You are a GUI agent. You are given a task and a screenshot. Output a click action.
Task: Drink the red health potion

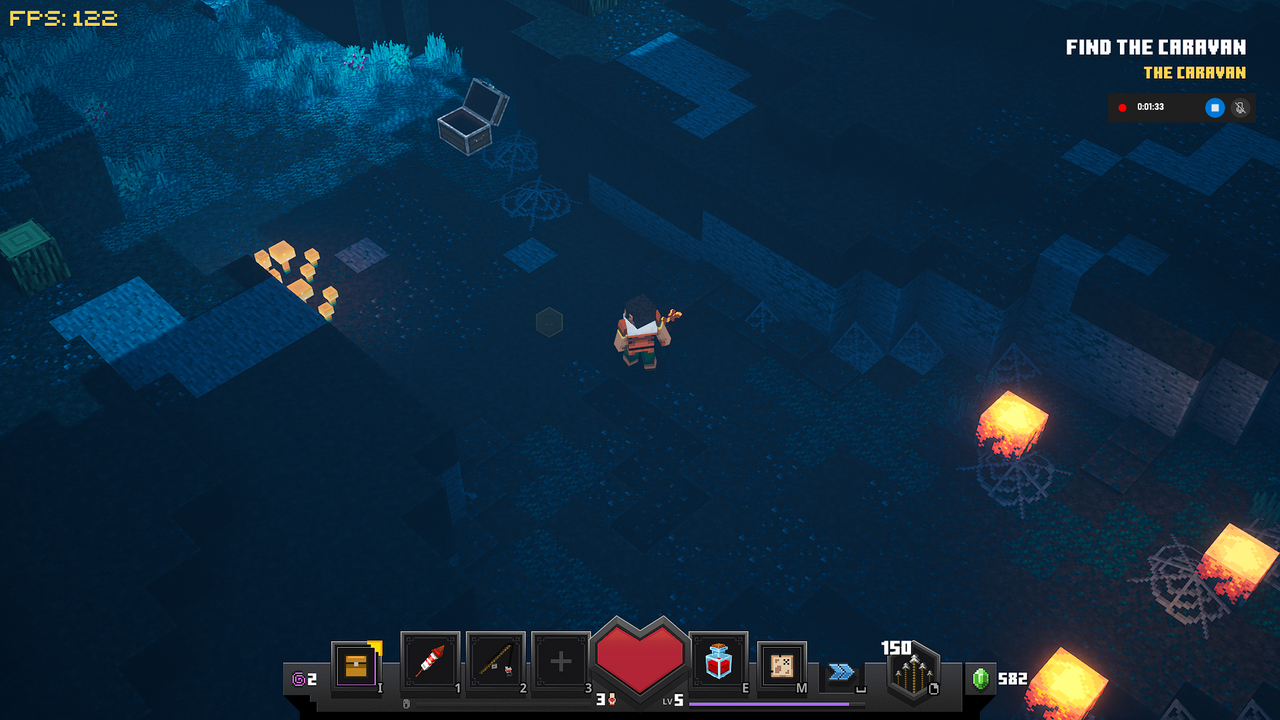(x=719, y=661)
